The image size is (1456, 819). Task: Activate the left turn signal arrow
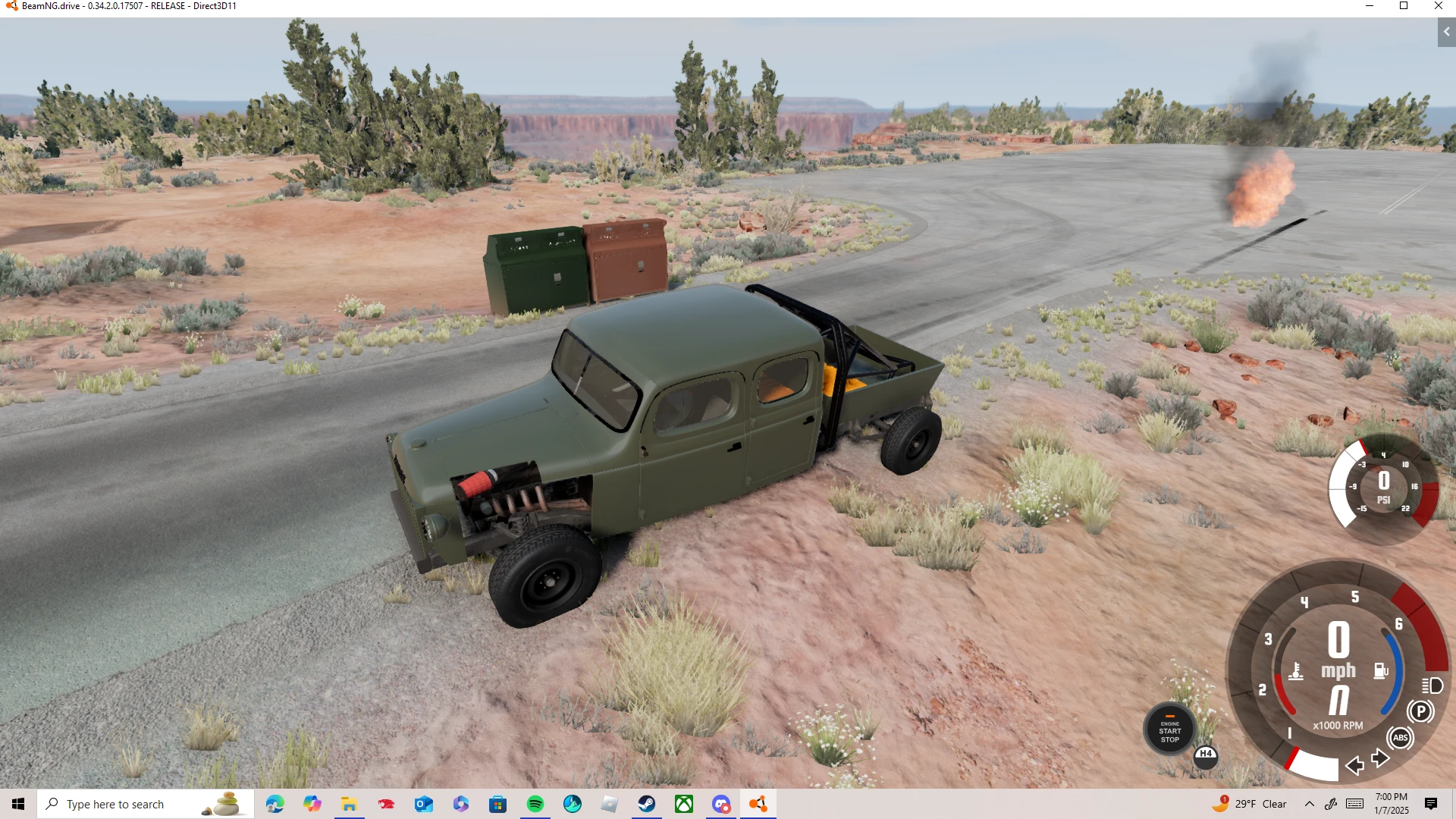[1354, 767]
